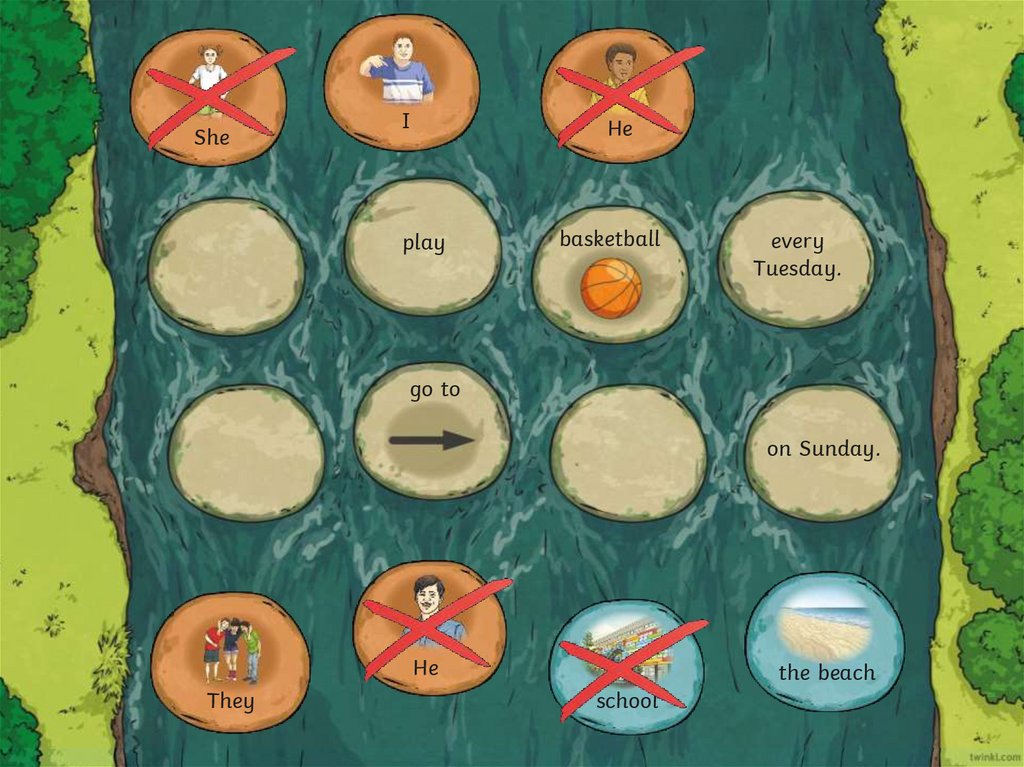This screenshot has width=1024, height=767.
Task: Pick 'the beach' stone
Action: click(x=825, y=642)
